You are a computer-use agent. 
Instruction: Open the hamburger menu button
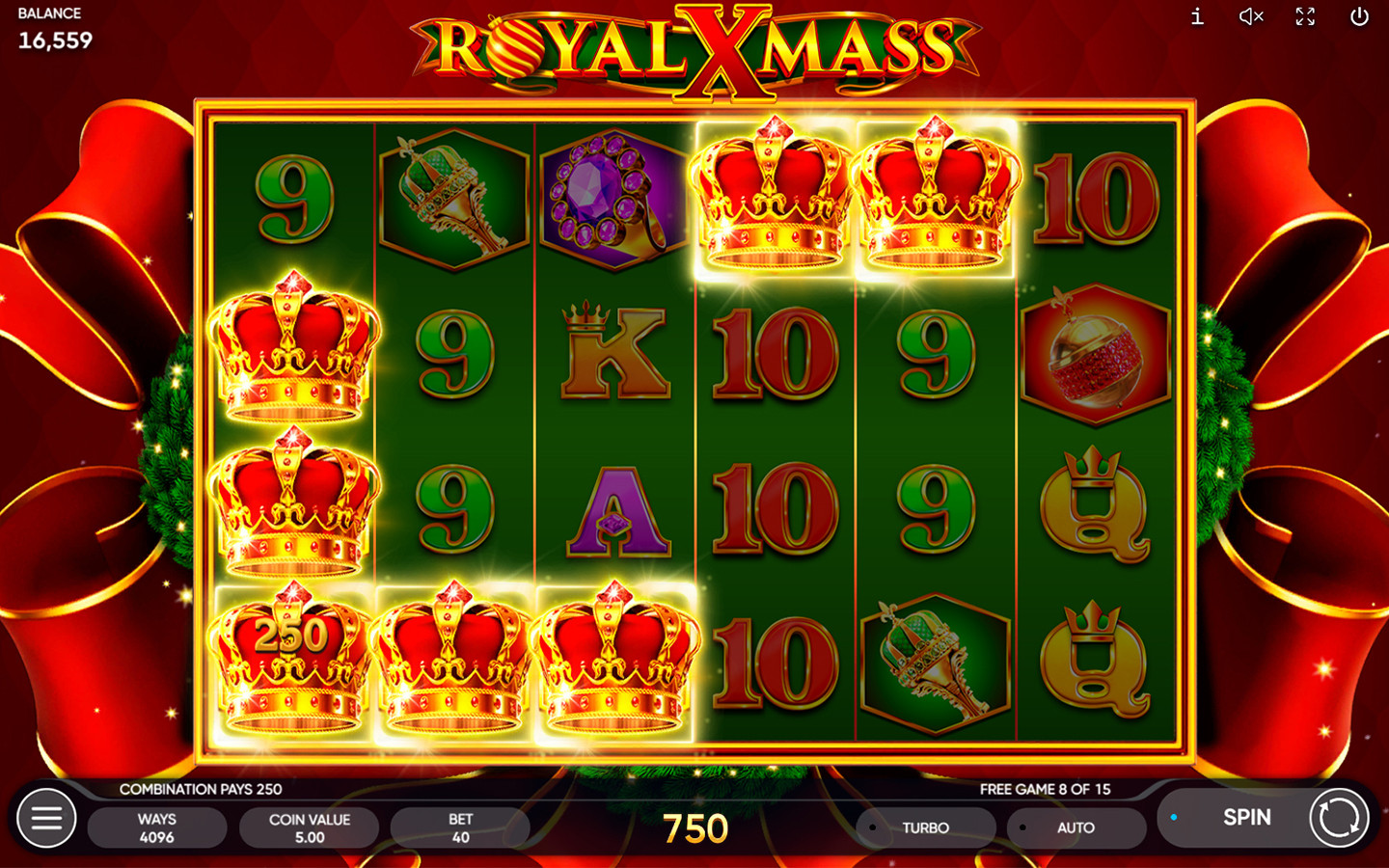(46, 819)
